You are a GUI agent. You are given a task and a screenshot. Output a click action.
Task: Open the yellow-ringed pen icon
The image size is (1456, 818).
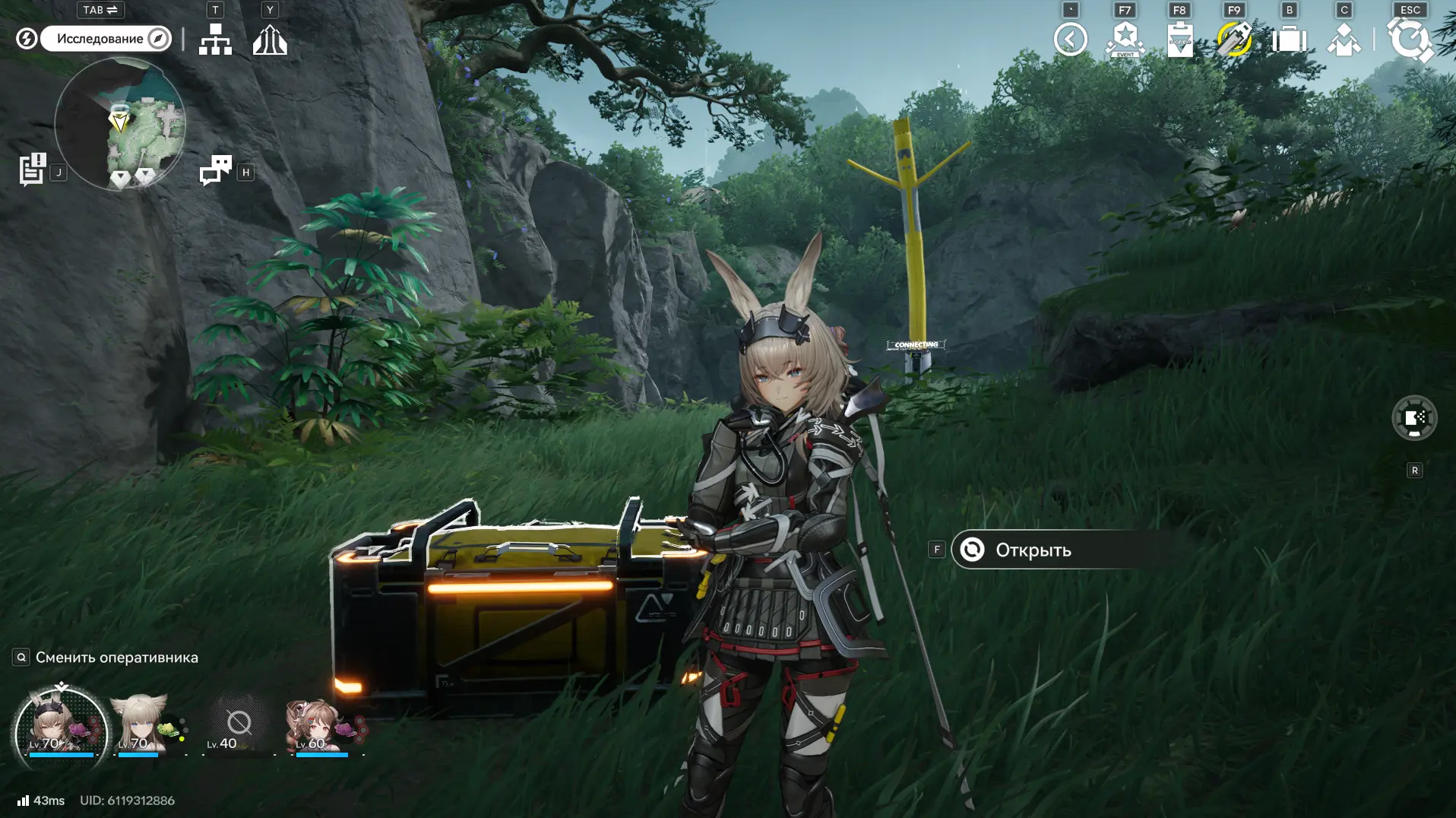coord(1234,39)
